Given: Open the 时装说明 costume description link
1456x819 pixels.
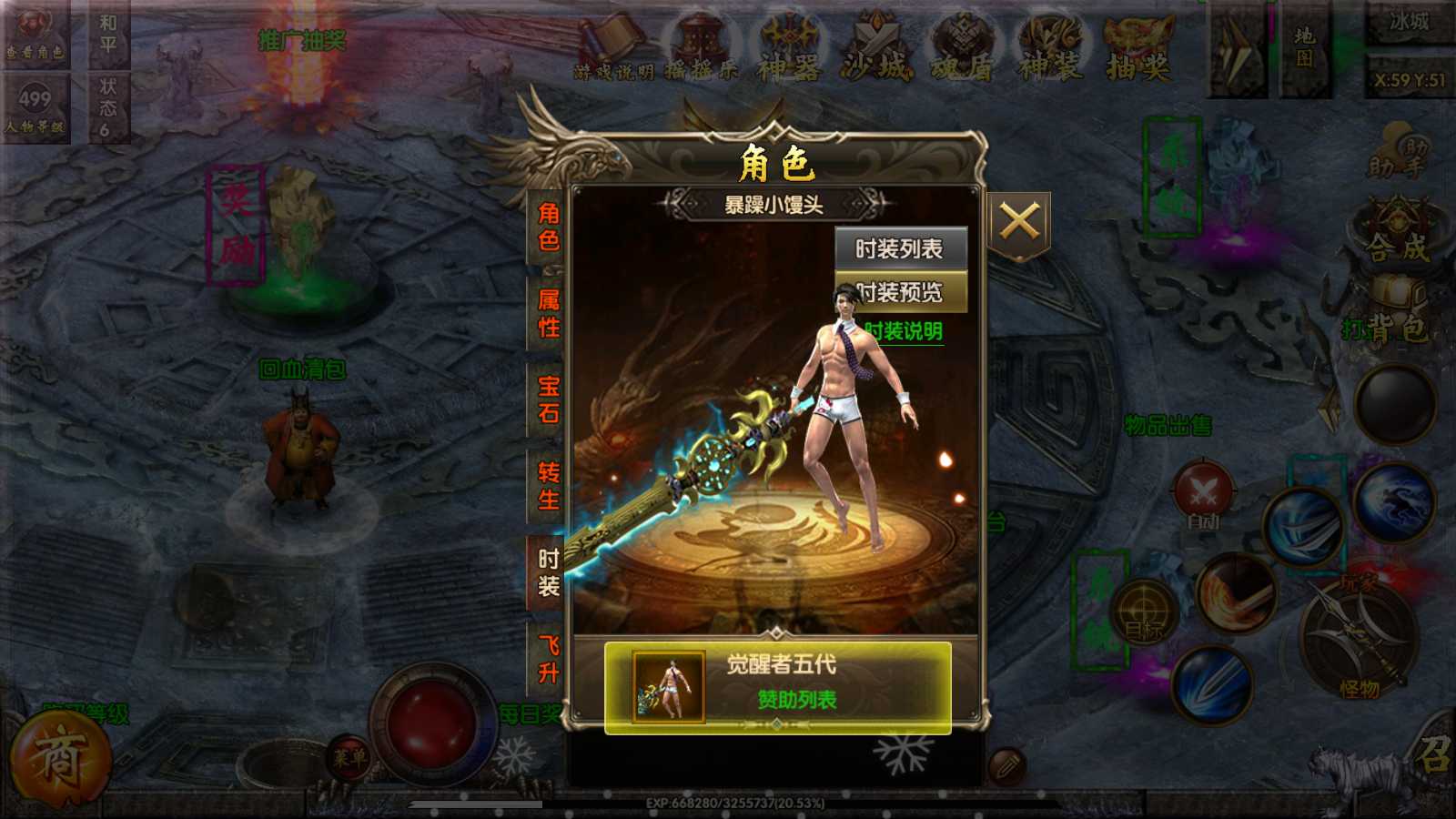Looking at the screenshot, I should (903, 331).
